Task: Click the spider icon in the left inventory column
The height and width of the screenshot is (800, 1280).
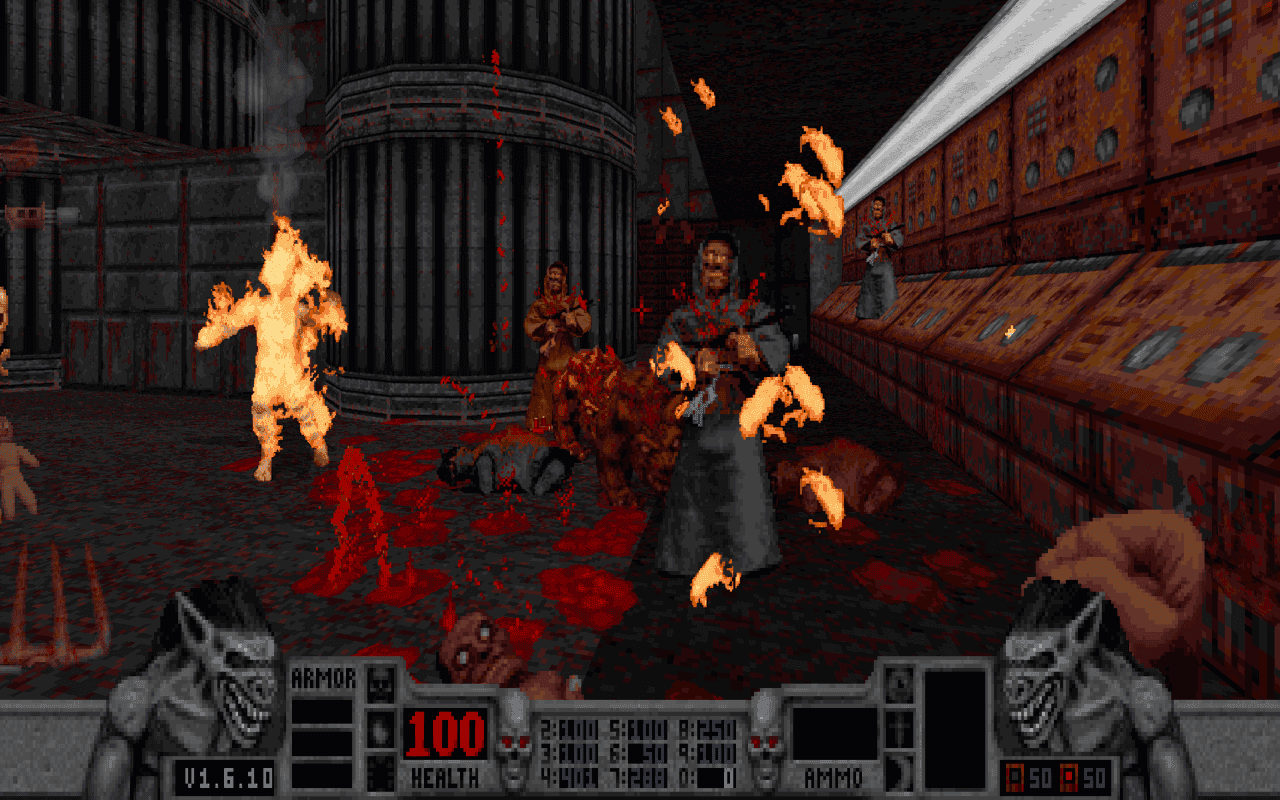Action: click(x=380, y=772)
